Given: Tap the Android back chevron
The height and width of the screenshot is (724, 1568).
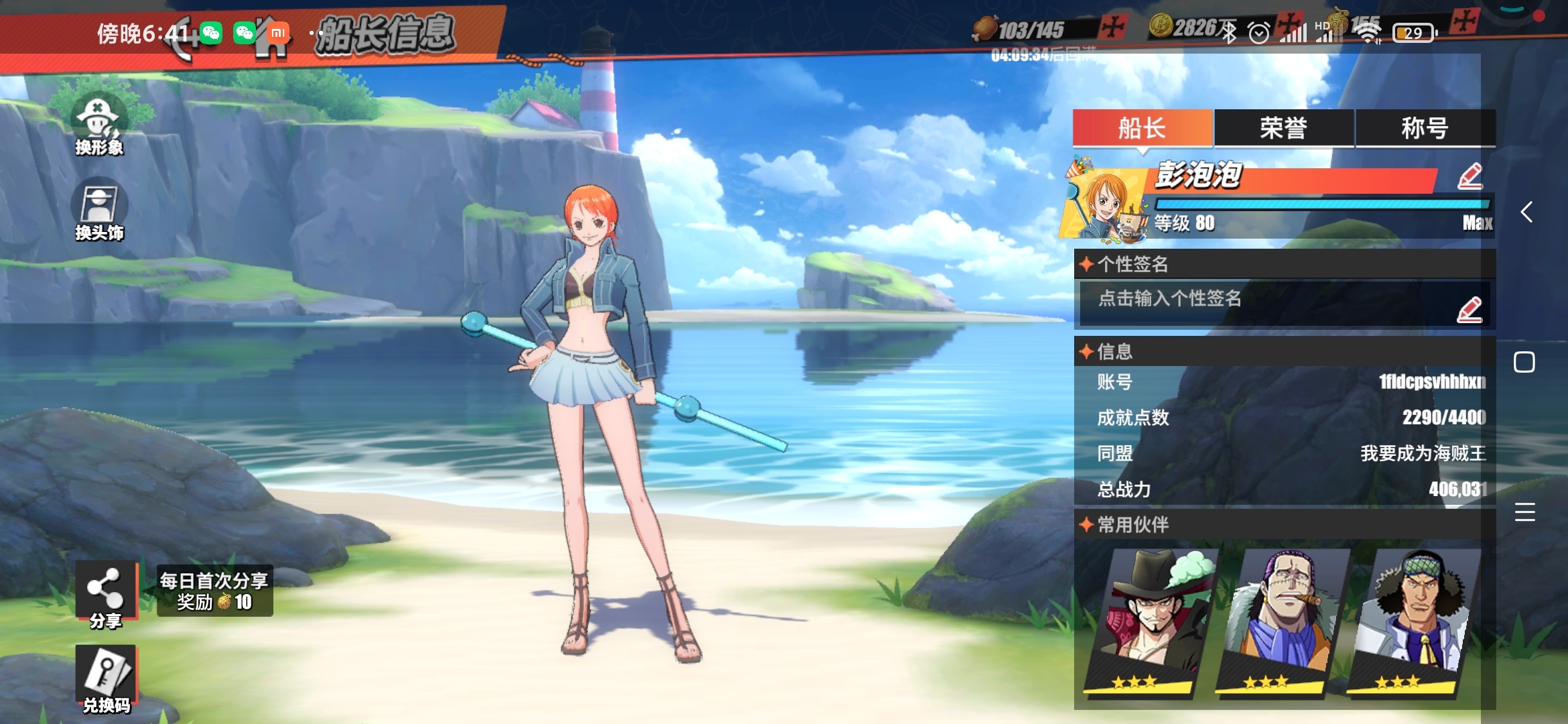Looking at the screenshot, I should click(1526, 213).
